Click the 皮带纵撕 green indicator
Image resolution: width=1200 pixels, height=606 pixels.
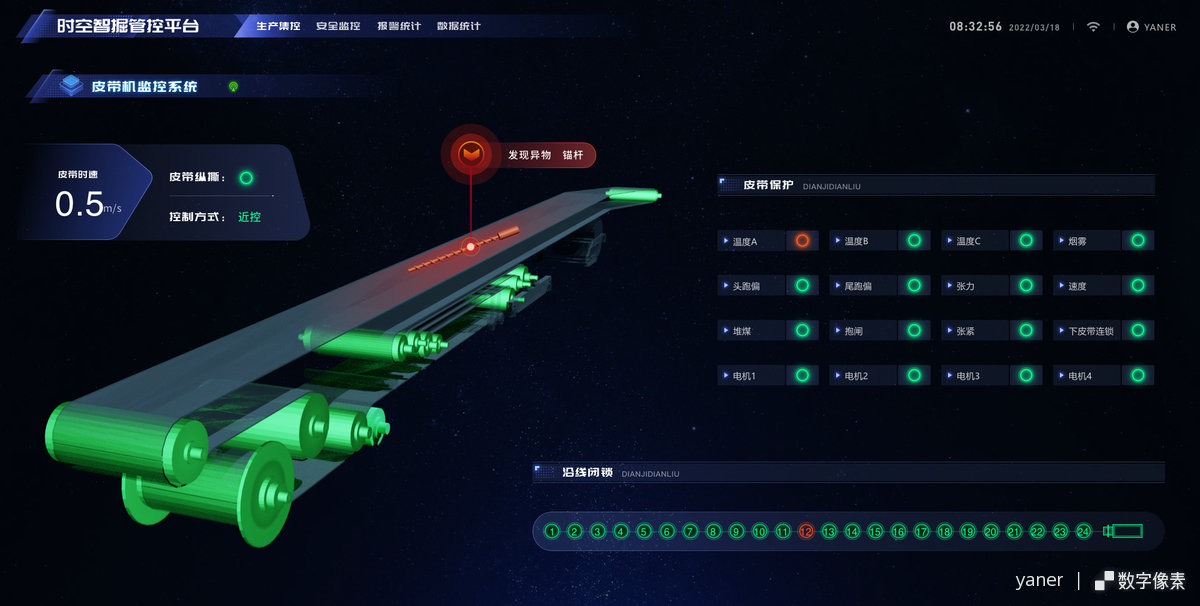[246, 178]
